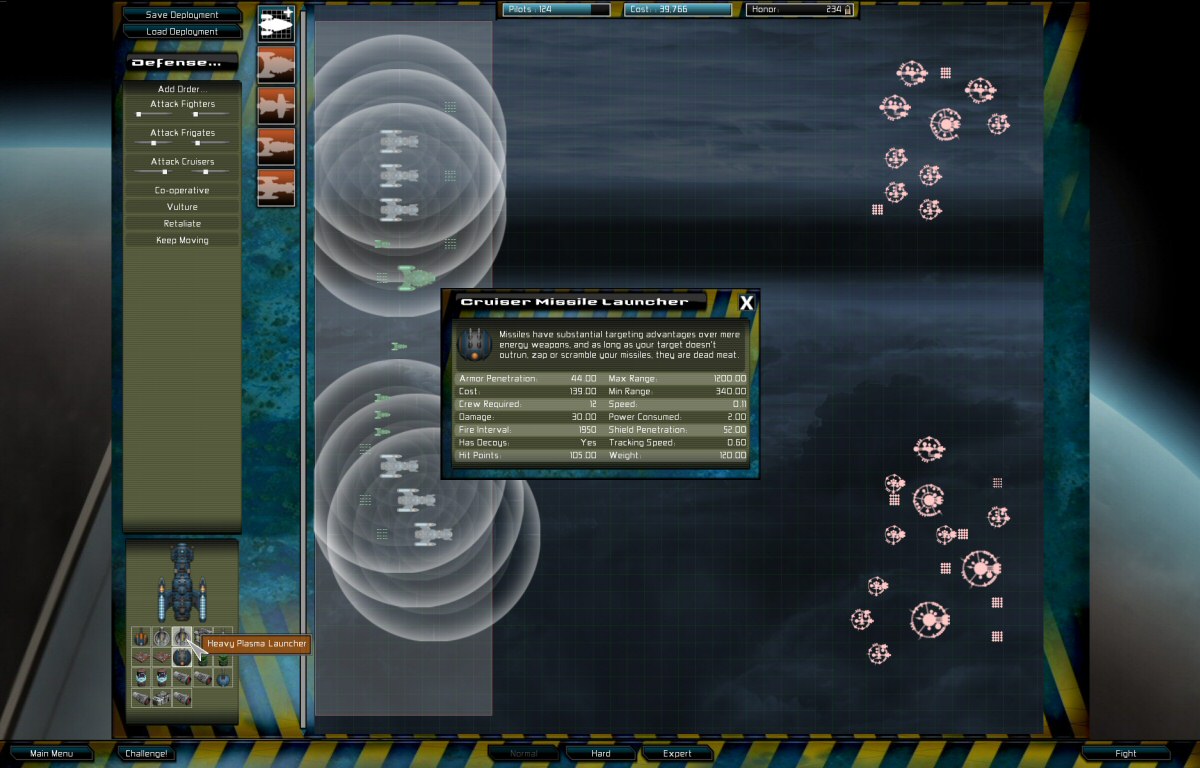Select Normal difficulty
1200x768 pixels.
[x=524, y=753]
